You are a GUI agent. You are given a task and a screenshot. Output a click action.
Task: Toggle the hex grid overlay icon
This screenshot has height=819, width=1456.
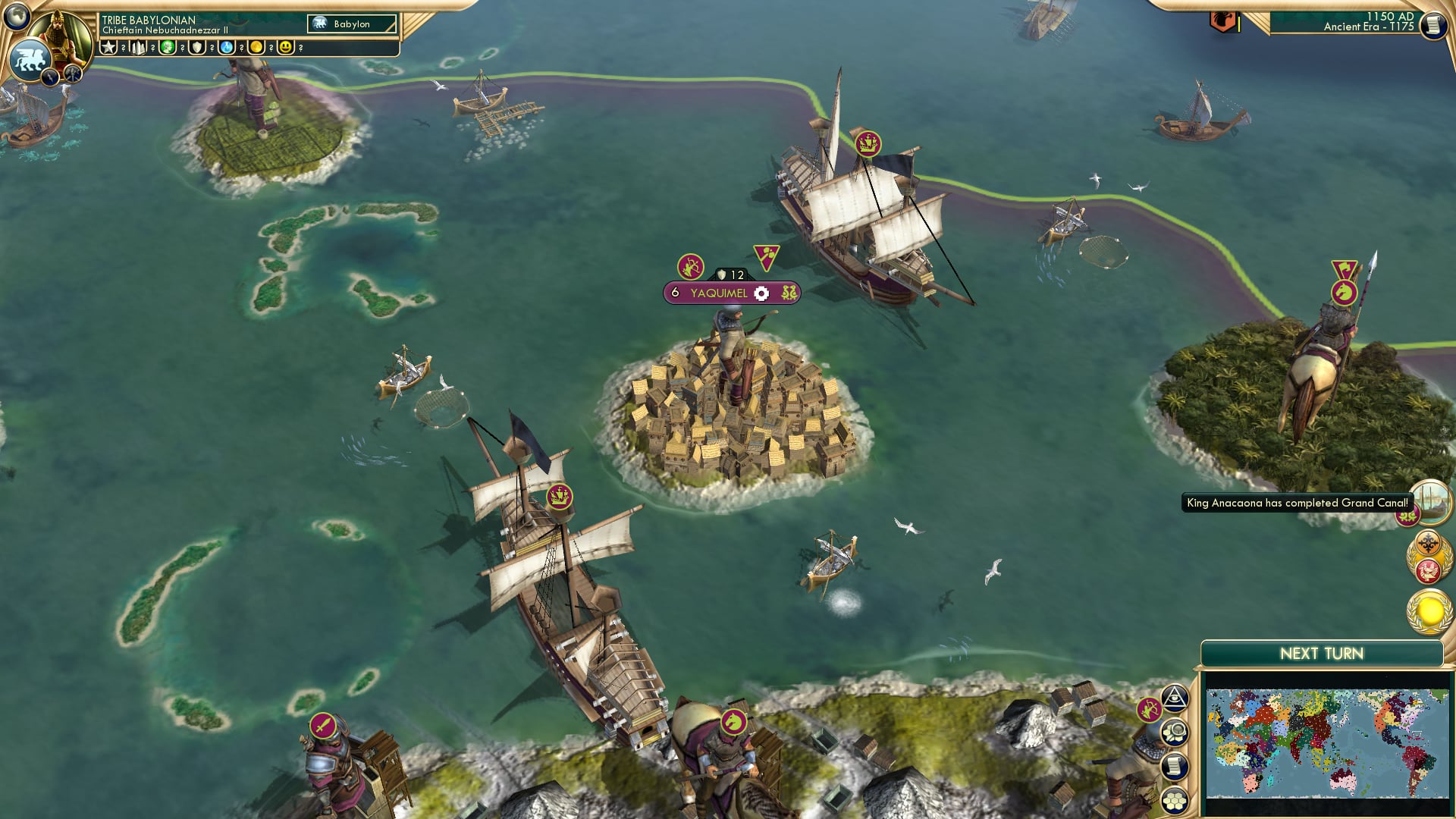coord(1174,799)
